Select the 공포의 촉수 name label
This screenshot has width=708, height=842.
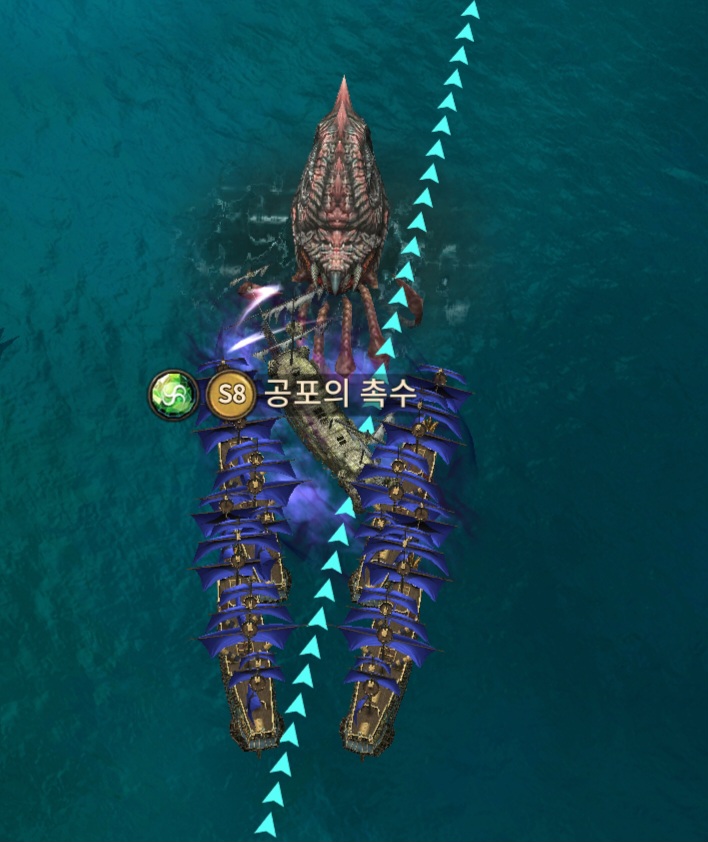[x=339, y=394]
